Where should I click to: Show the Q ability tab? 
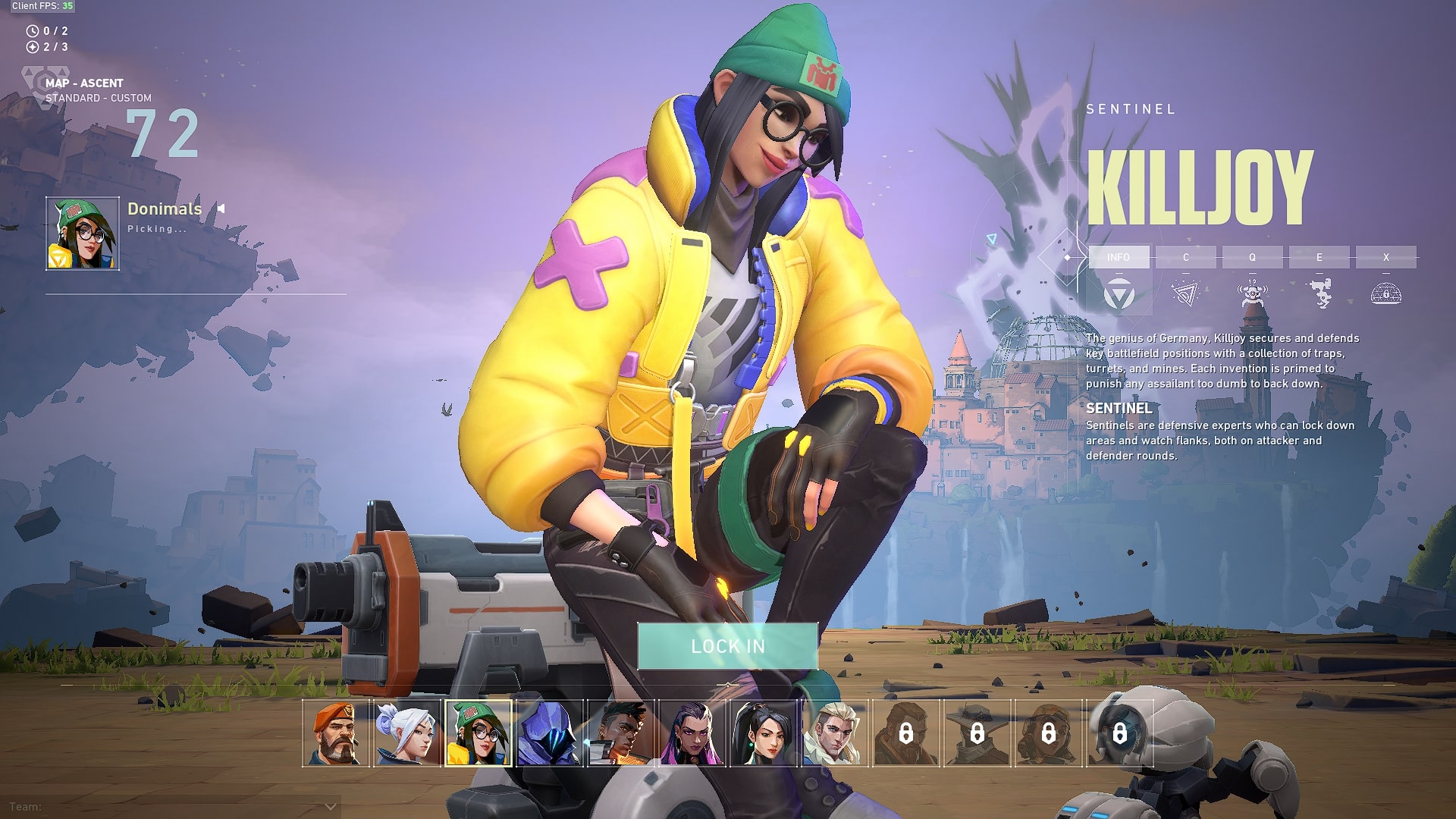(x=1252, y=257)
